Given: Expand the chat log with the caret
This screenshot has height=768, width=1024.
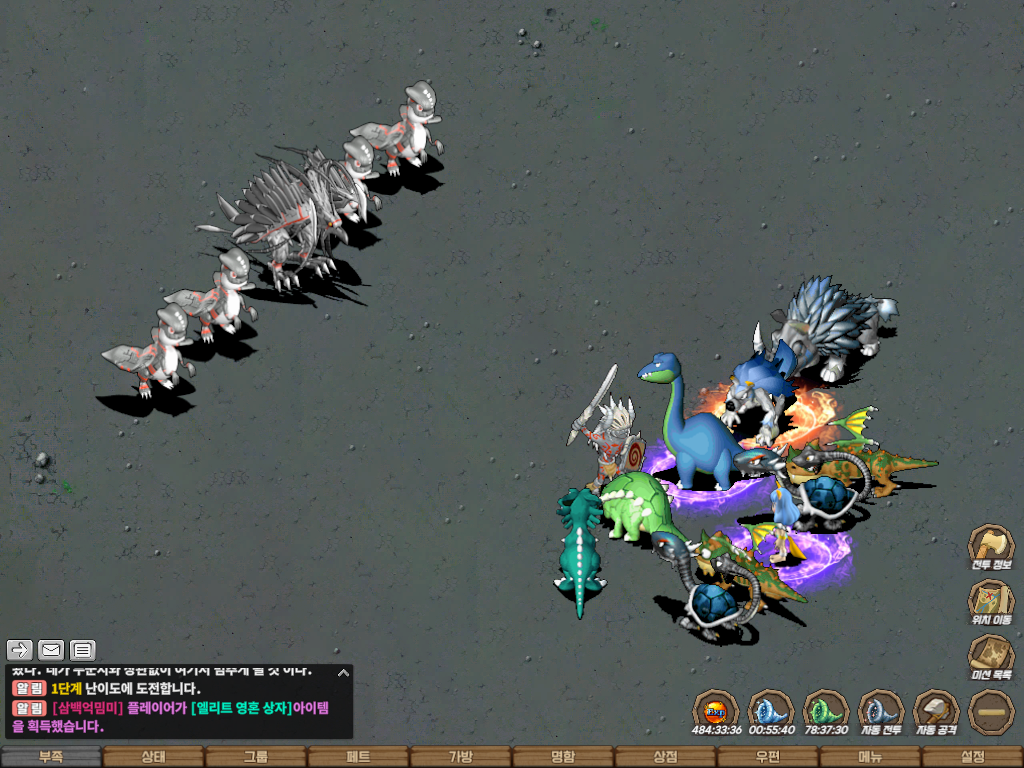Looking at the screenshot, I should [x=343, y=673].
